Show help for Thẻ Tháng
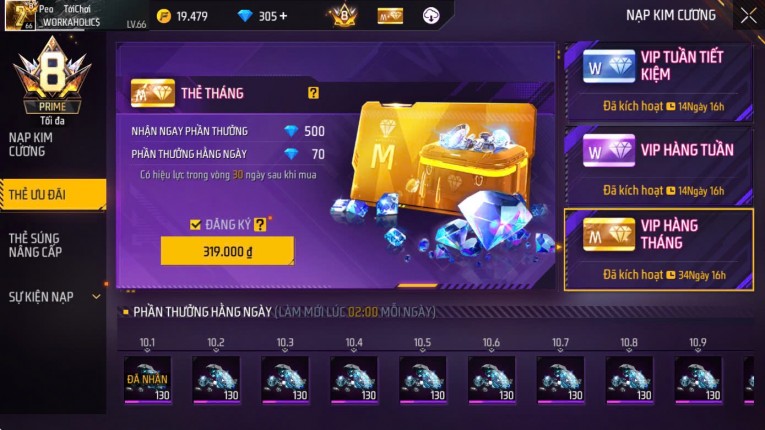The image size is (765, 430). tap(313, 93)
